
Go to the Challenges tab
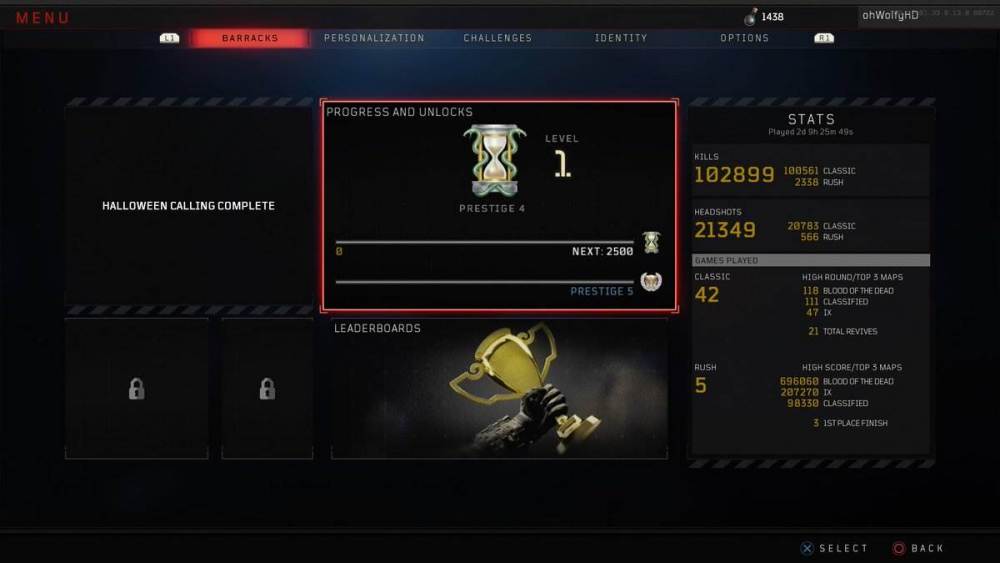point(498,38)
